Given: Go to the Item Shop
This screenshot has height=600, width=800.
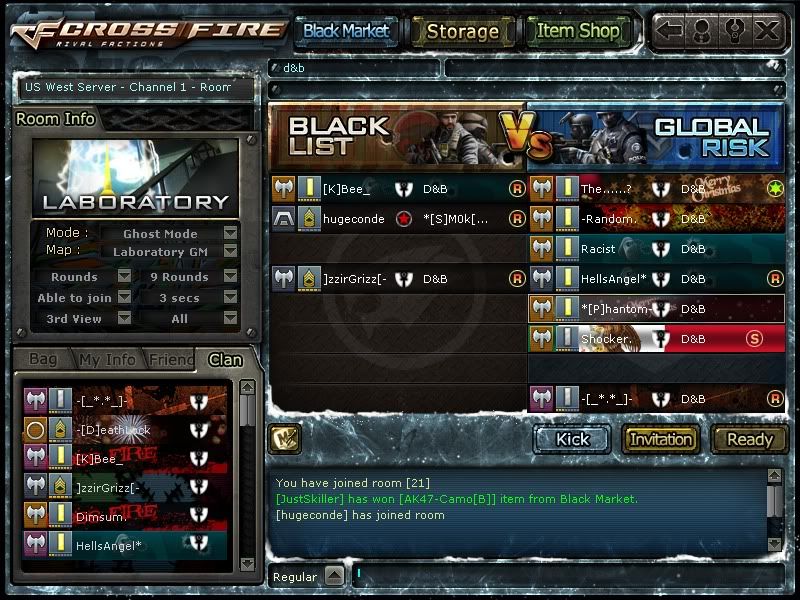Looking at the screenshot, I should point(578,31).
